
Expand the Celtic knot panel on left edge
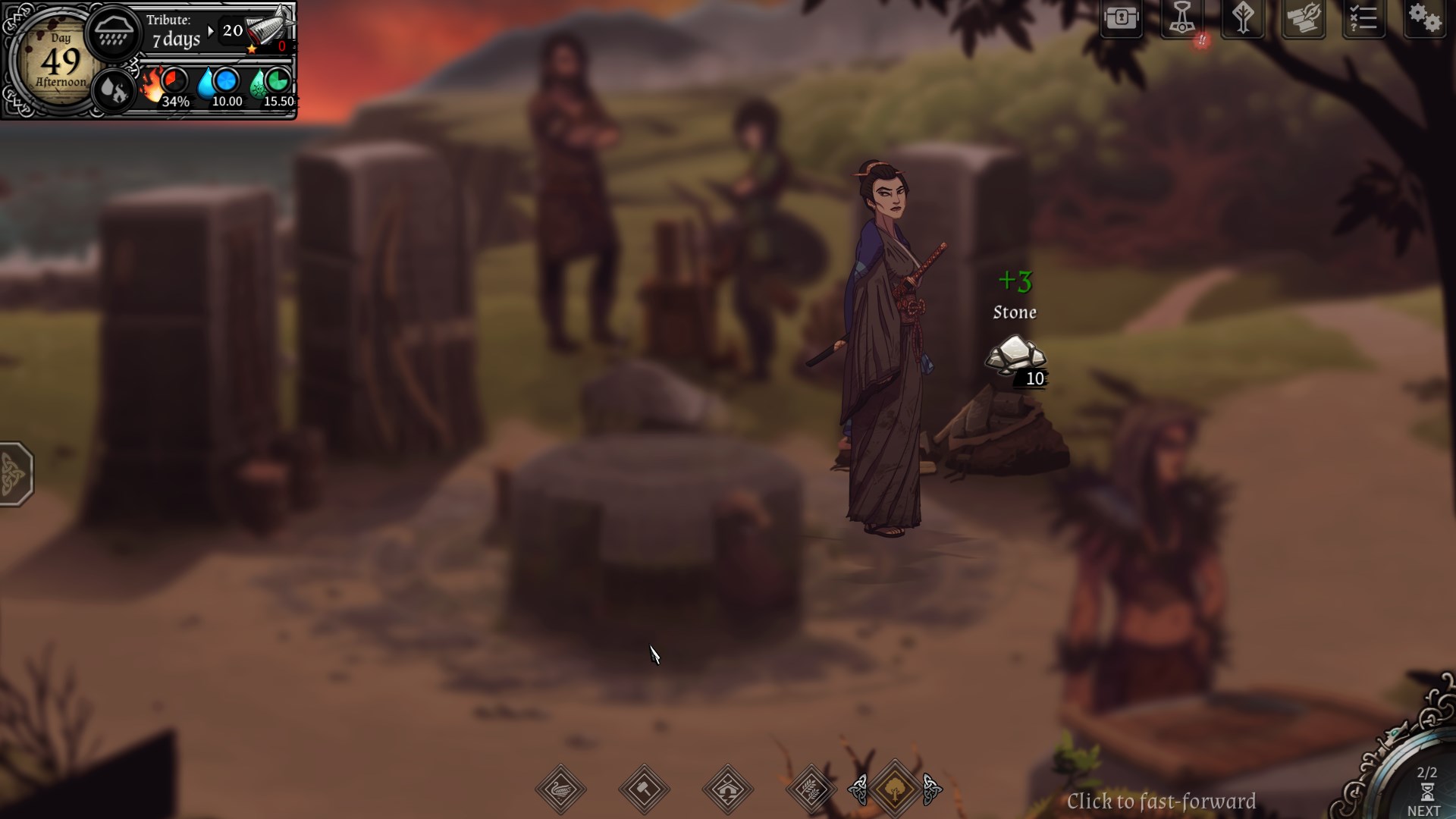pos(17,474)
